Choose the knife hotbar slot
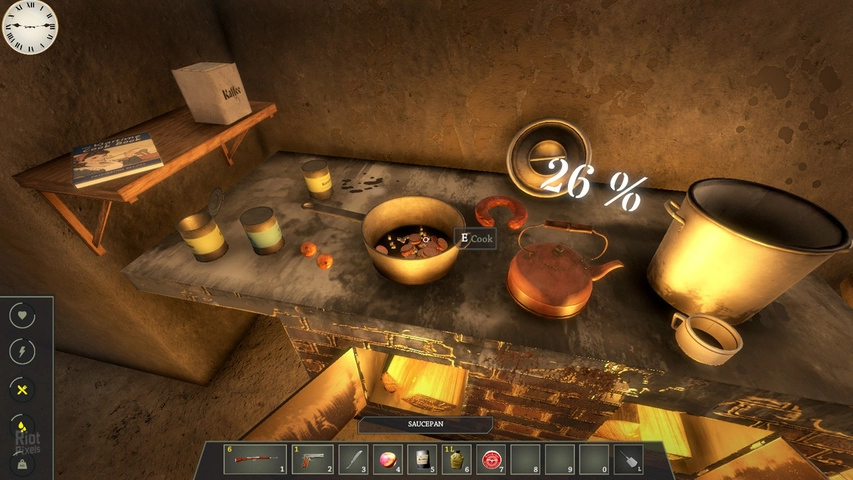The height and width of the screenshot is (480, 853). 354,459
